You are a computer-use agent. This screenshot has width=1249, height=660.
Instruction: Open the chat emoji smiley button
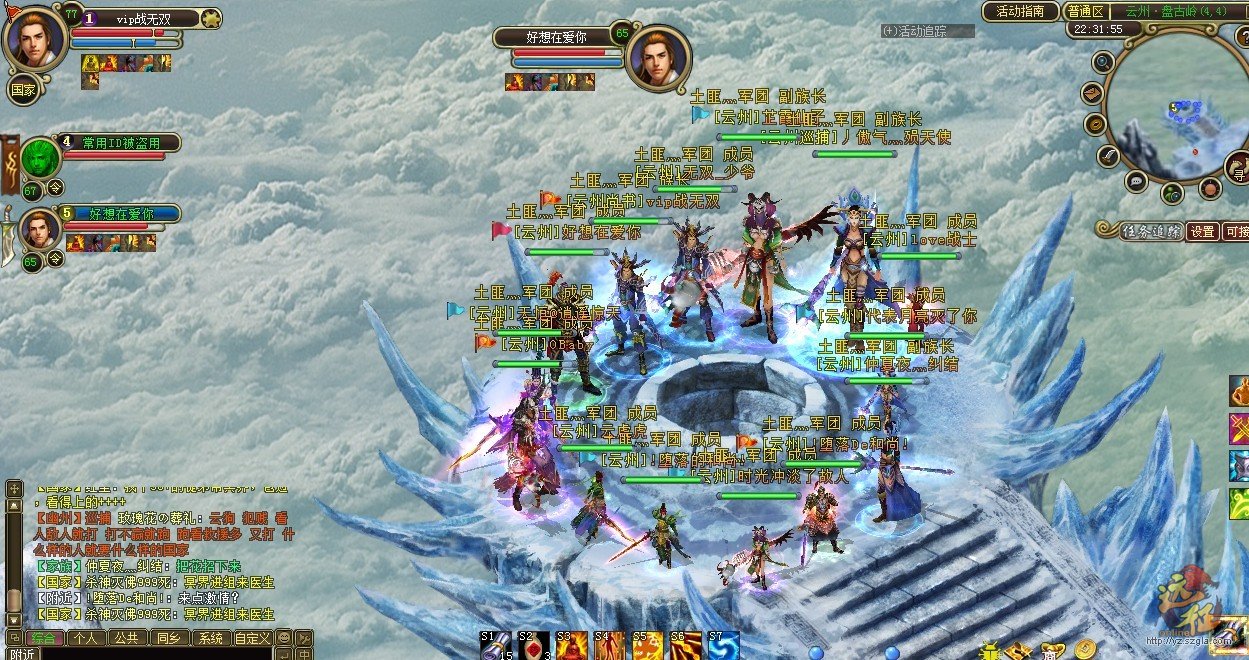pyautogui.click(x=284, y=638)
